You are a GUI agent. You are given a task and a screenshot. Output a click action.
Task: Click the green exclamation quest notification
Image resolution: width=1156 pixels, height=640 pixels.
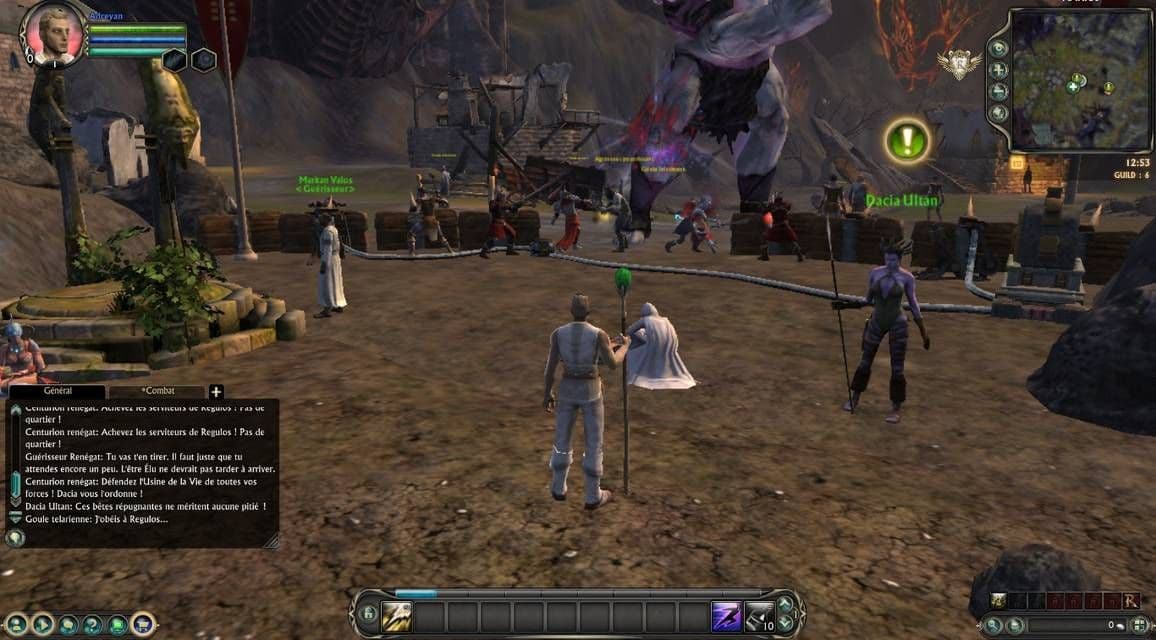(908, 141)
